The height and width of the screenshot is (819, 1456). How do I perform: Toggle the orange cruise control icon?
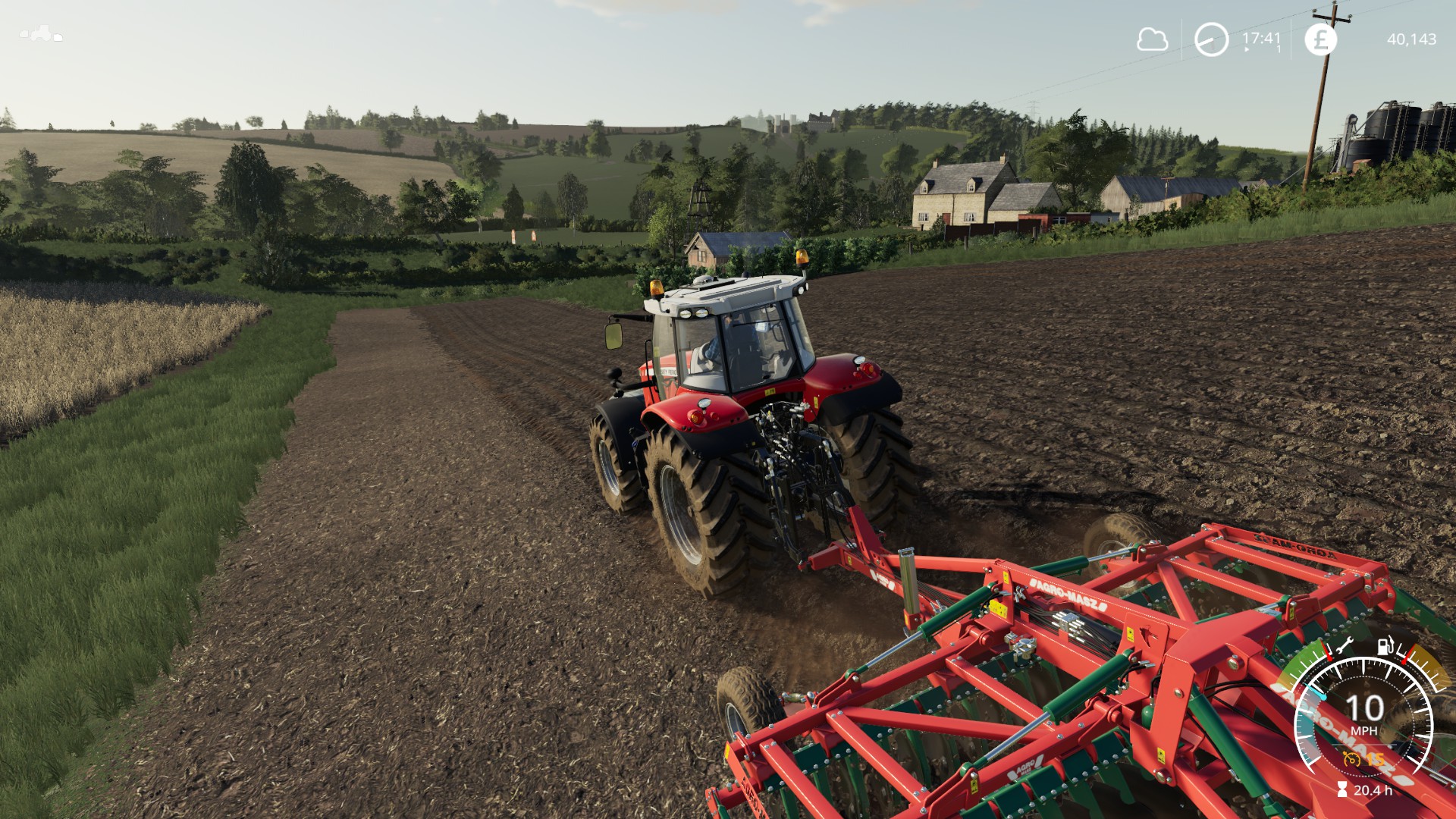pos(1351,758)
